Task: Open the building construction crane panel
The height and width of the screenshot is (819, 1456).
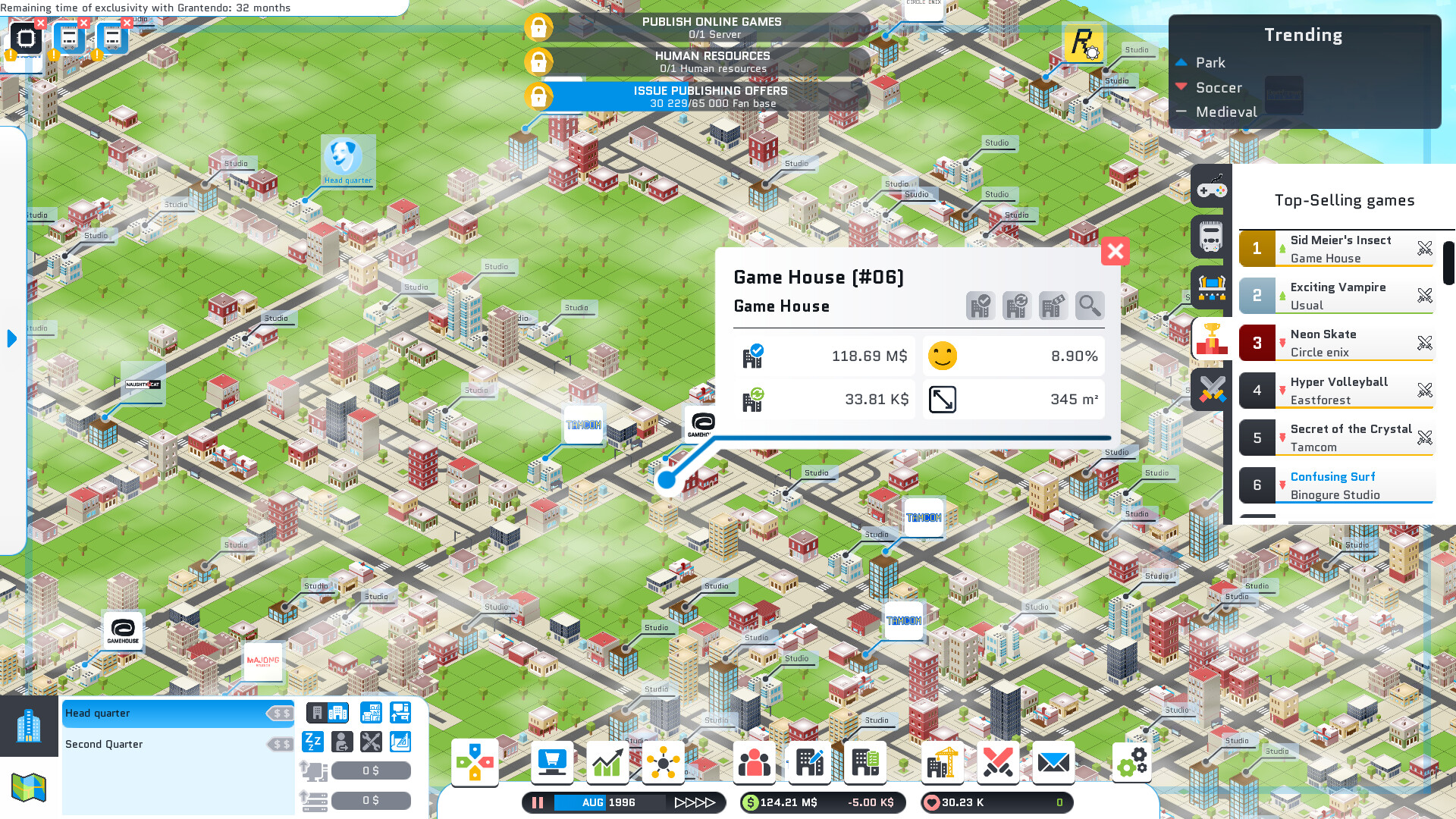Action: click(x=943, y=762)
